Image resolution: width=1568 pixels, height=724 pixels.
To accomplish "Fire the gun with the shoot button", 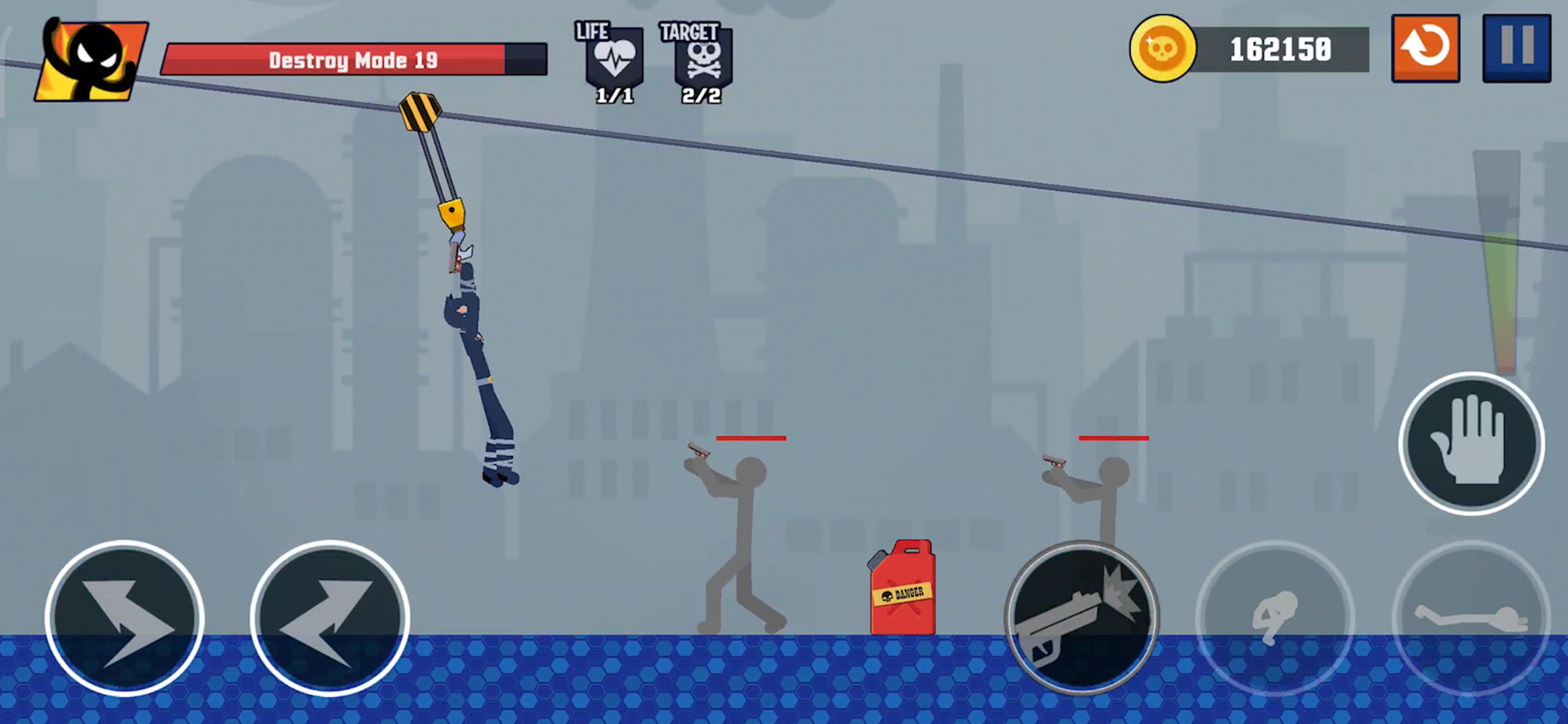I will click(1081, 617).
